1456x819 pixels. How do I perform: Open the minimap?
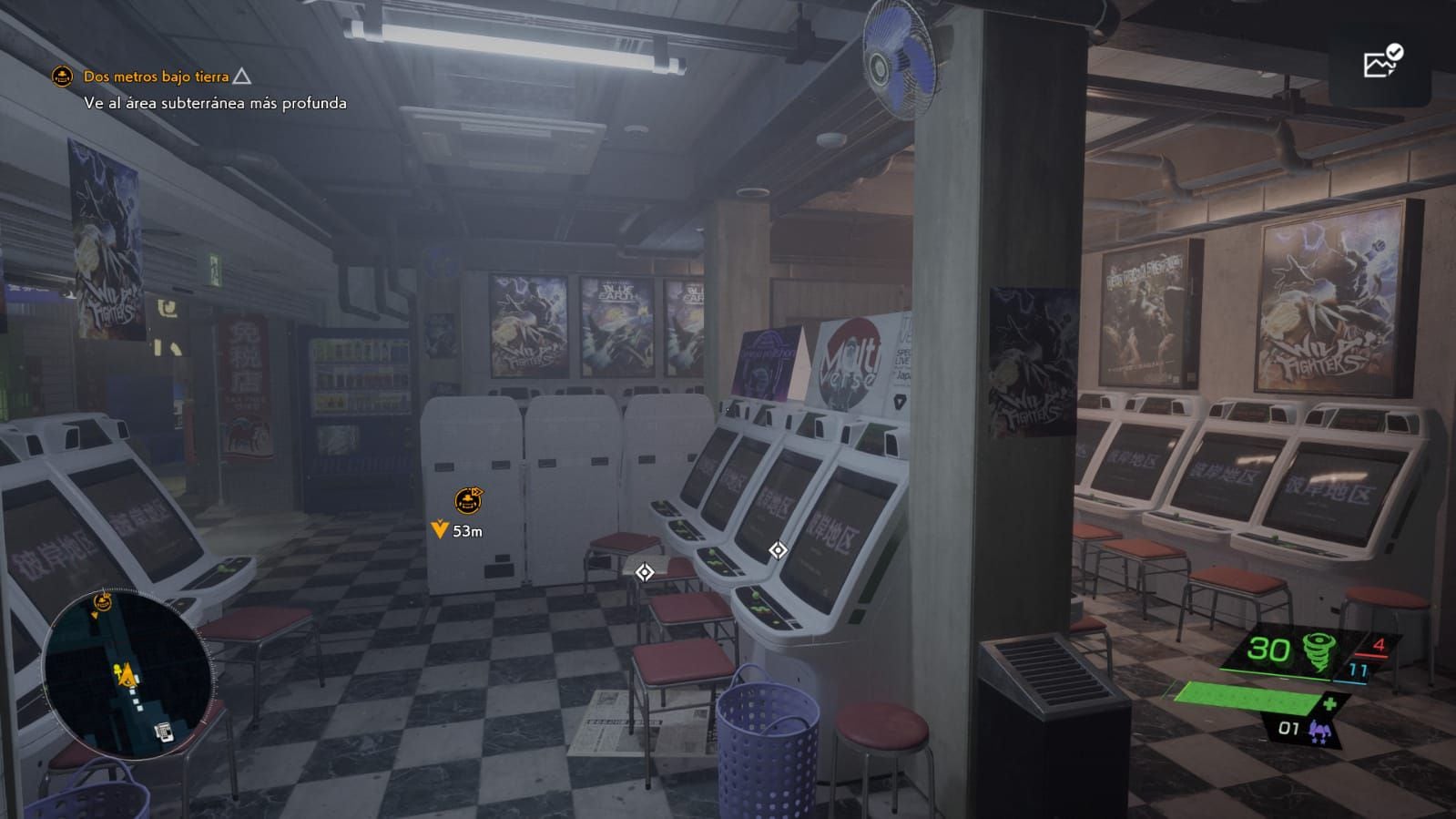coord(127,674)
